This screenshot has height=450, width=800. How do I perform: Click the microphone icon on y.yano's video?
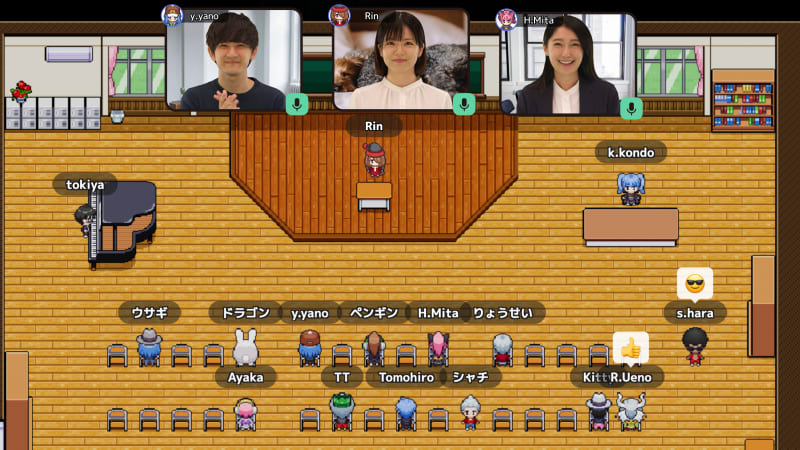pyautogui.click(x=296, y=104)
